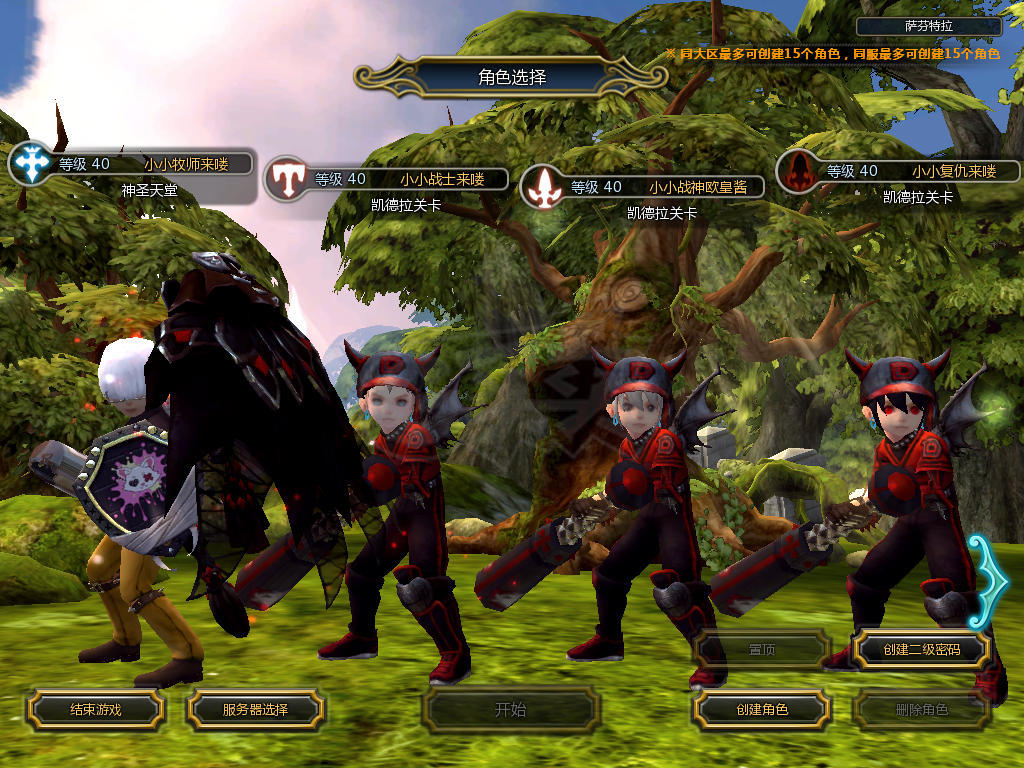Start the game with the 开始 button
1024x768 pixels.
510,710
